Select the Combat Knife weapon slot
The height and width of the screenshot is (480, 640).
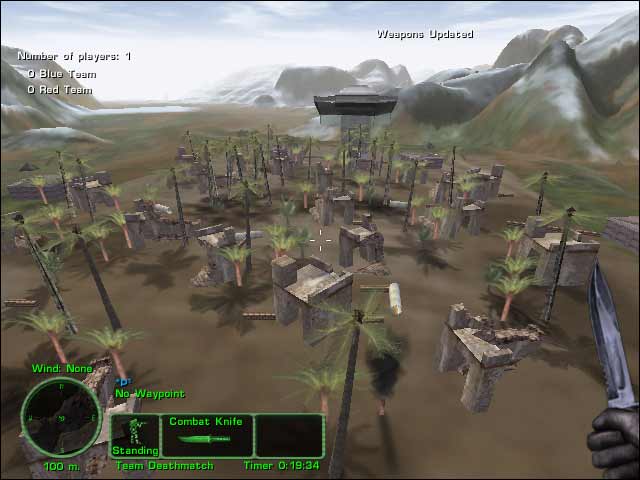tap(207, 435)
